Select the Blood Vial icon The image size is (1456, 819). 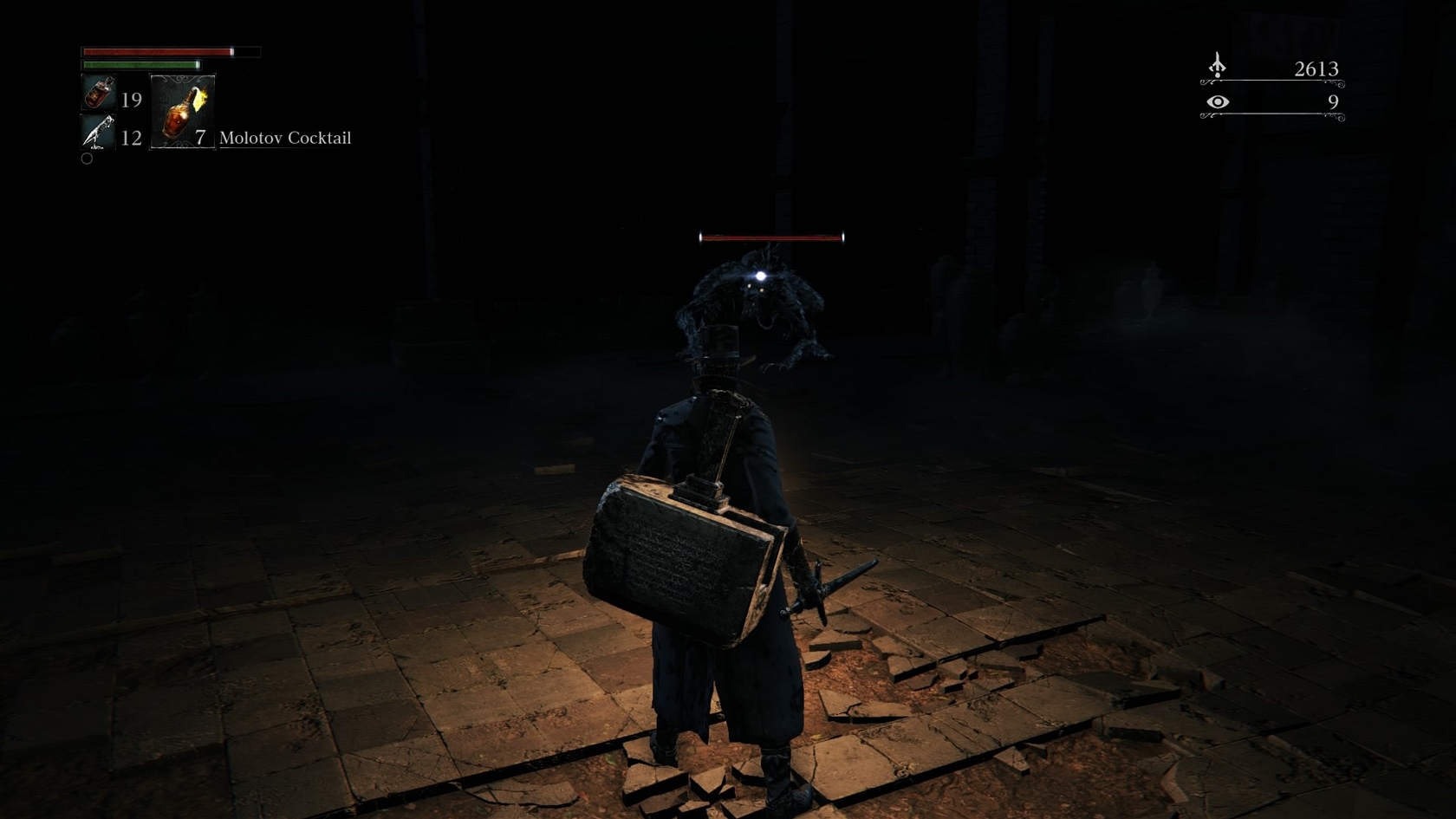click(x=99, y=93)
